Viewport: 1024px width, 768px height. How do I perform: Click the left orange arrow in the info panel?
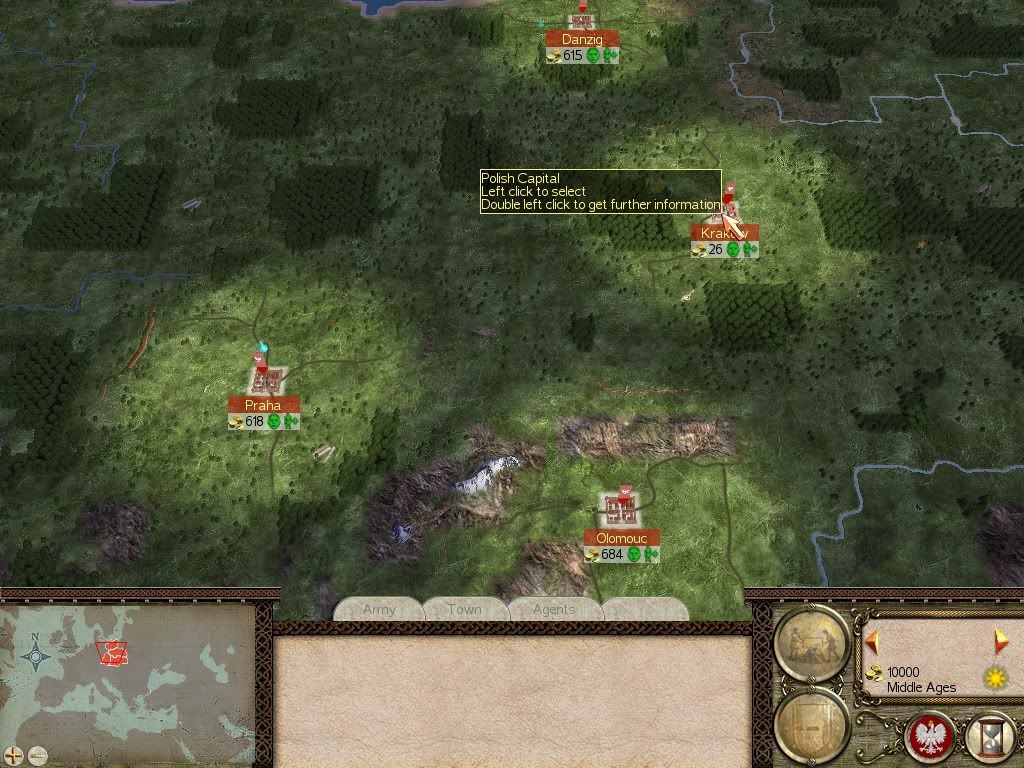tap(872, 640)
